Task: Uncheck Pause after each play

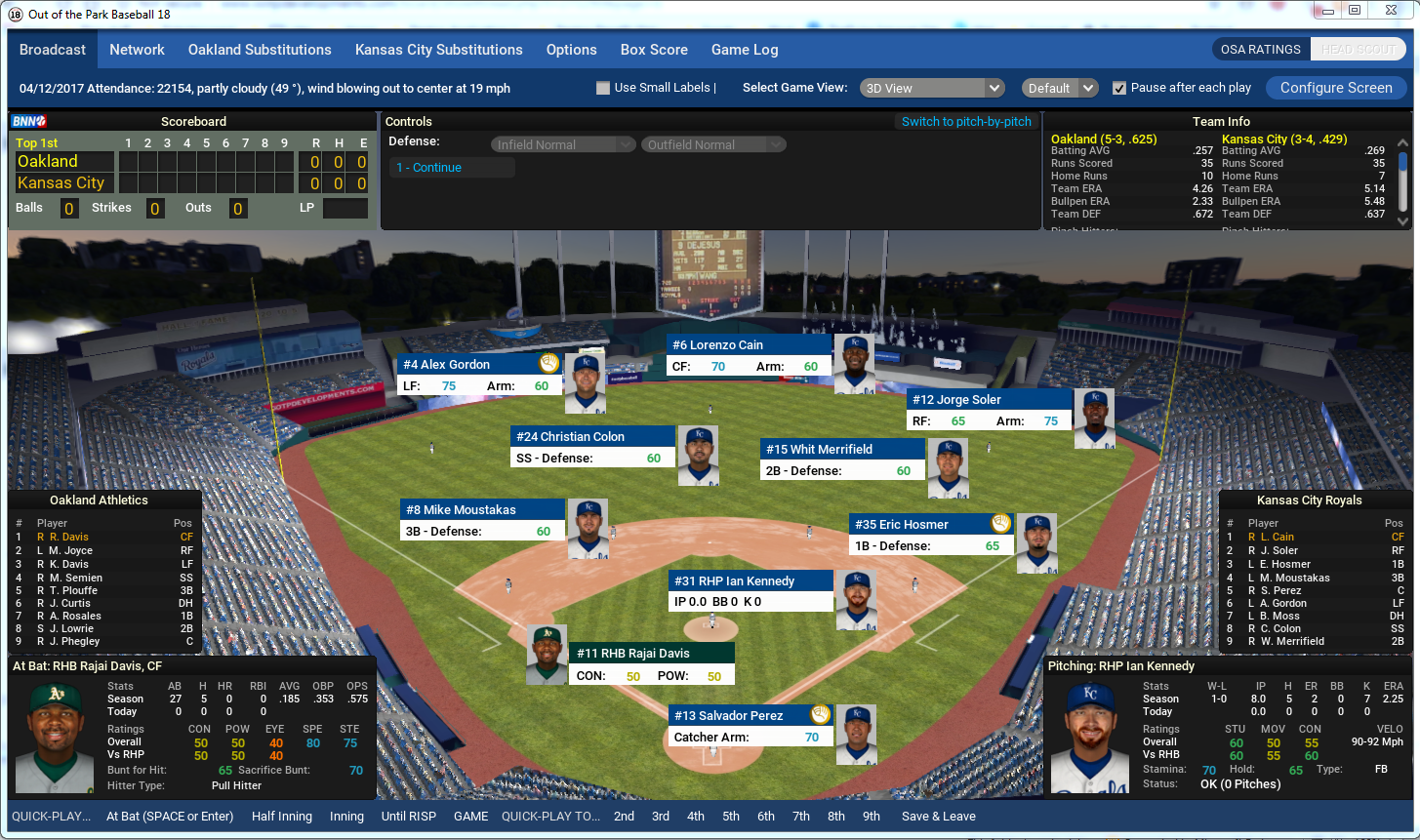Action: [1119, 88]
